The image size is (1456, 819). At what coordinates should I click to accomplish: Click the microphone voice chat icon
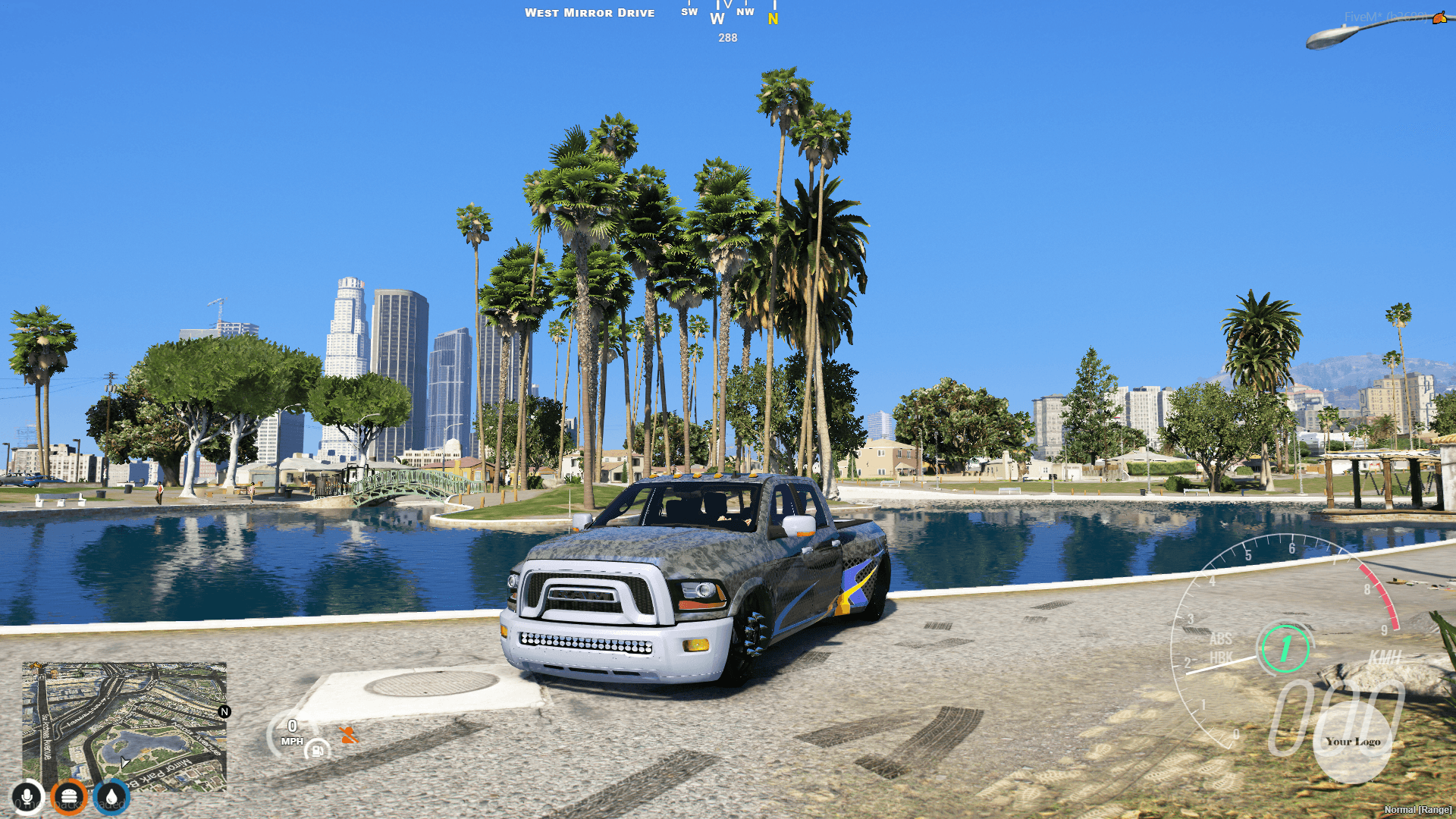tap(28, 797)
